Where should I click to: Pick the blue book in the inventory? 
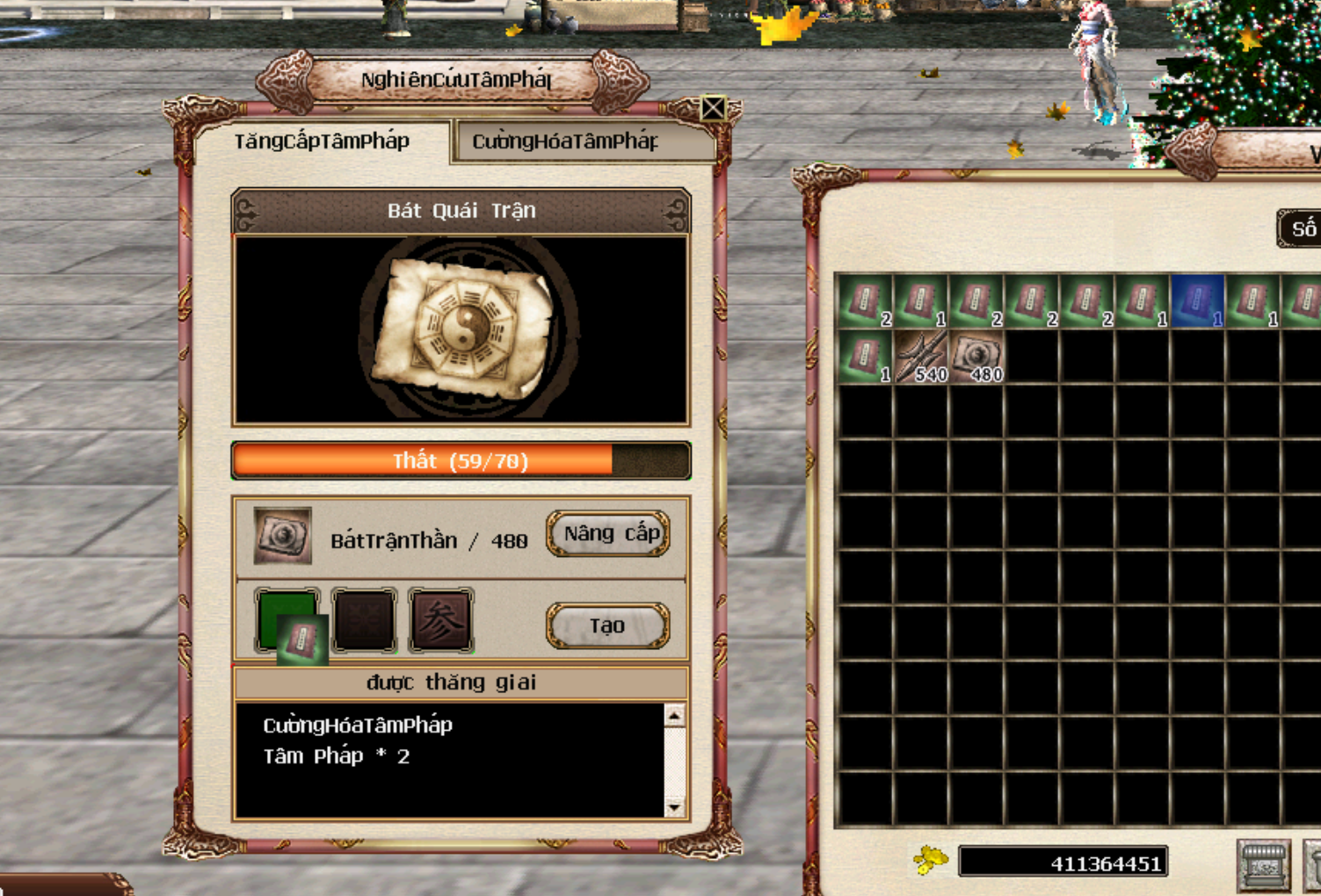tap(1196, 301)
